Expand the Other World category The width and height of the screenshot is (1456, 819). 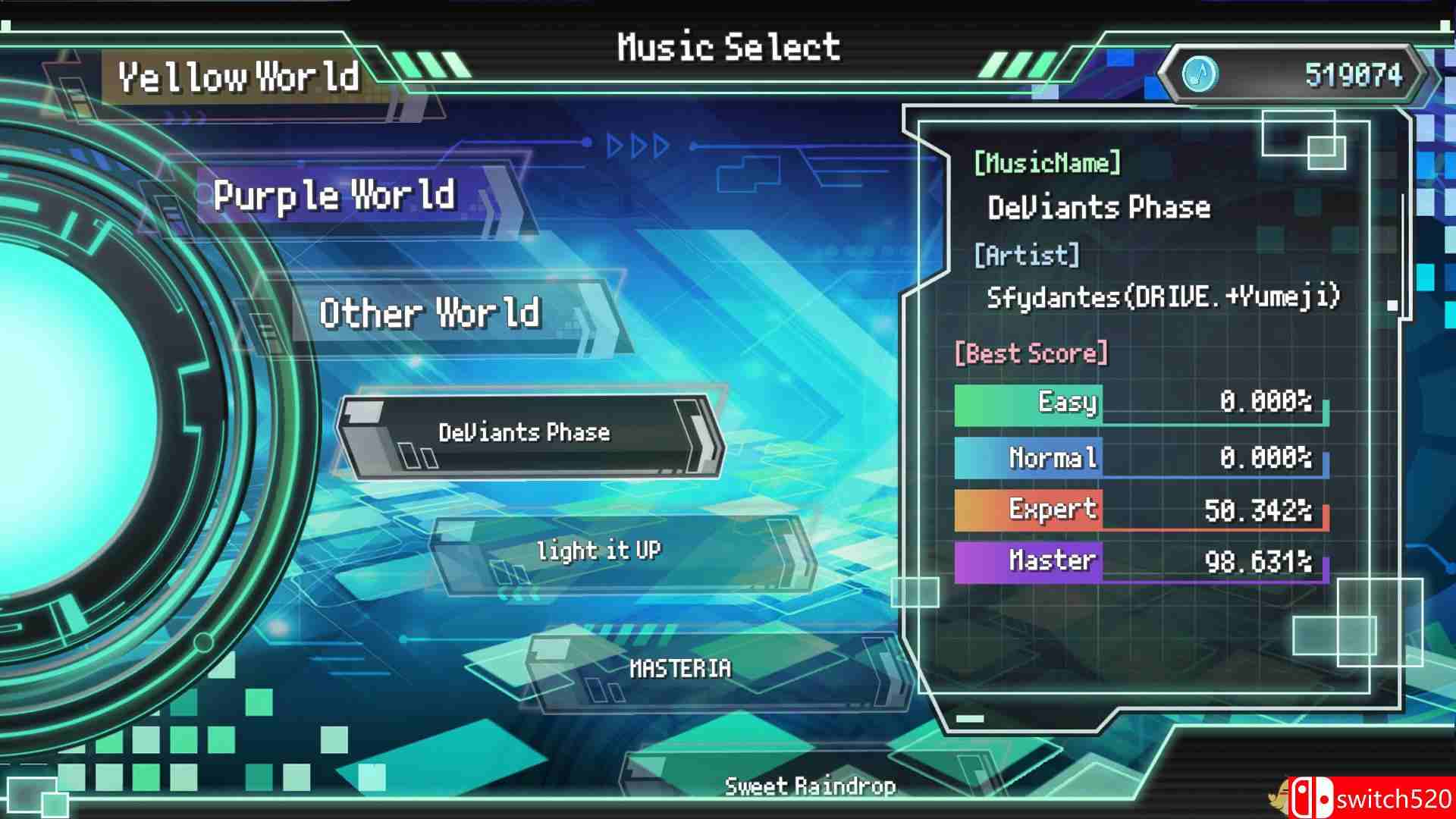click(431, 314)
